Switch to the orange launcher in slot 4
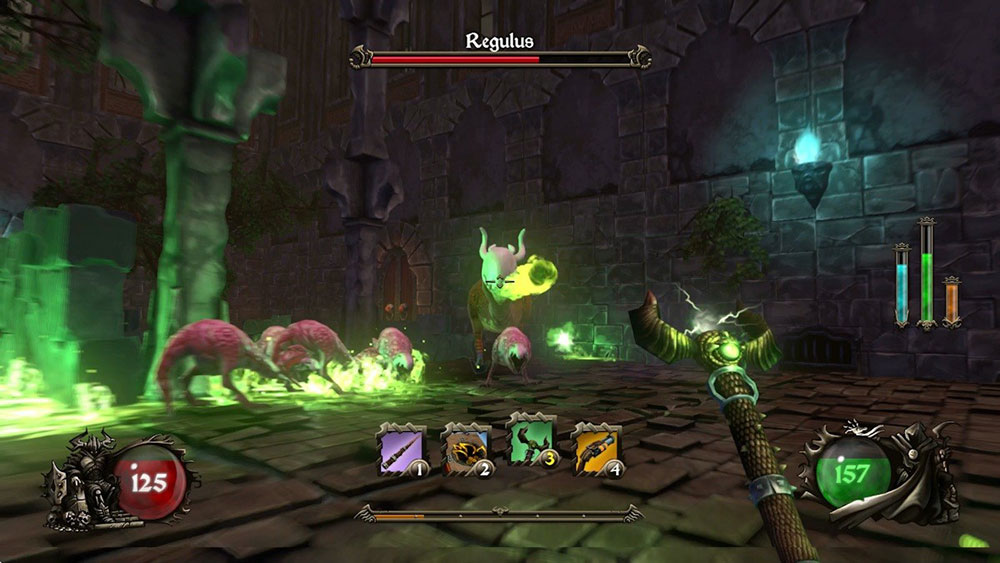 click(595, 449)
